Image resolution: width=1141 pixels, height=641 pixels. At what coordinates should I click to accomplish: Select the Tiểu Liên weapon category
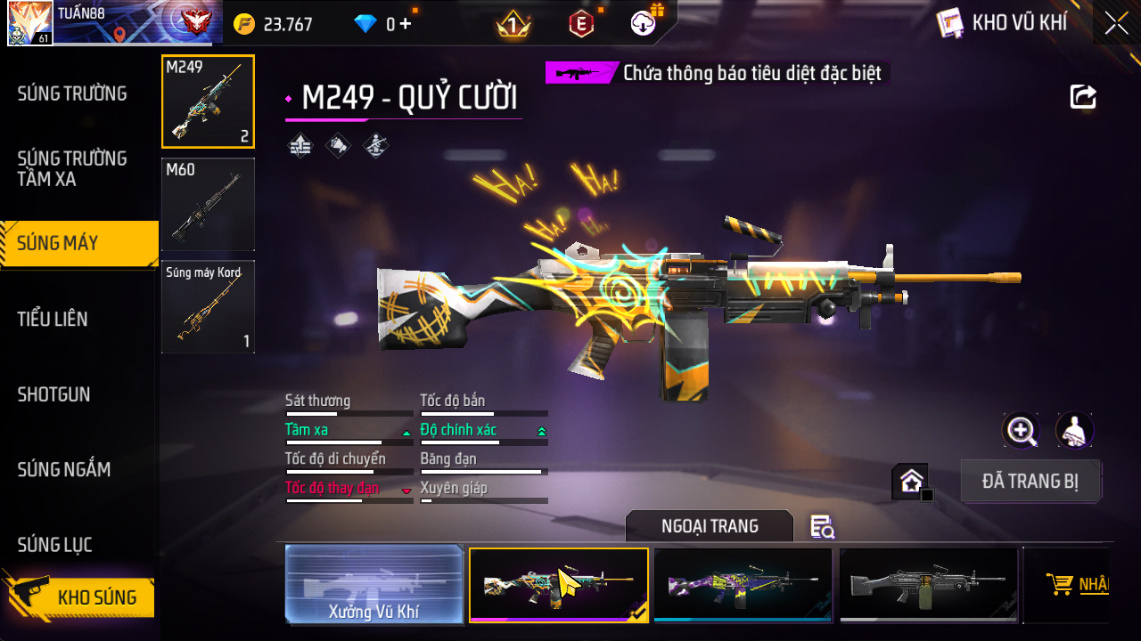[x=53, y=319]
